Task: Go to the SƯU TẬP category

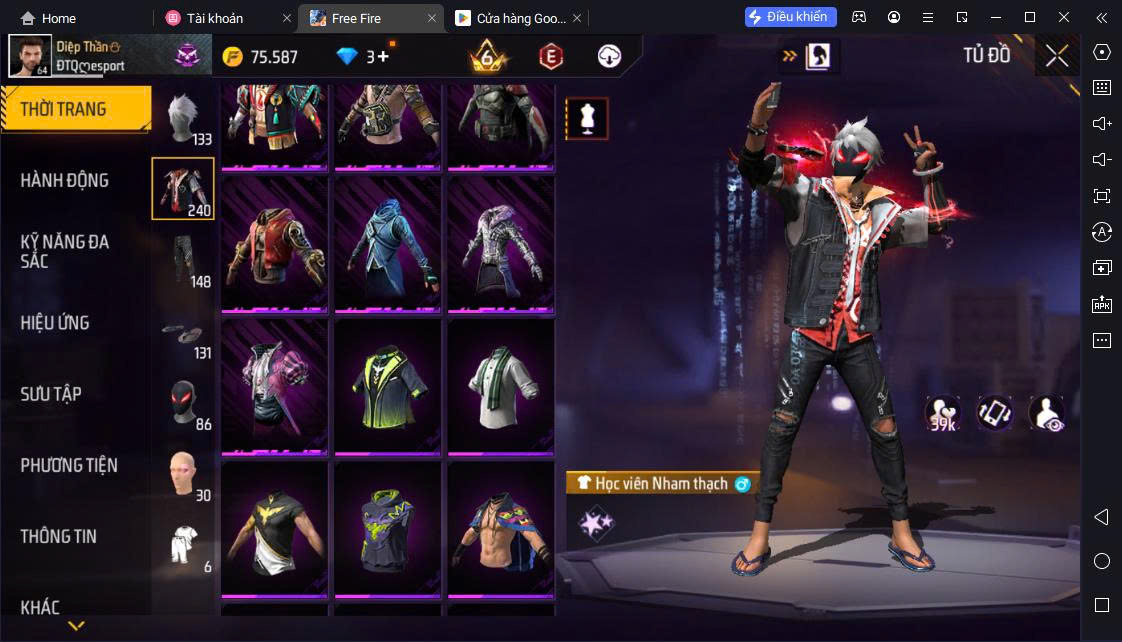Action: (x=51, y=394)
